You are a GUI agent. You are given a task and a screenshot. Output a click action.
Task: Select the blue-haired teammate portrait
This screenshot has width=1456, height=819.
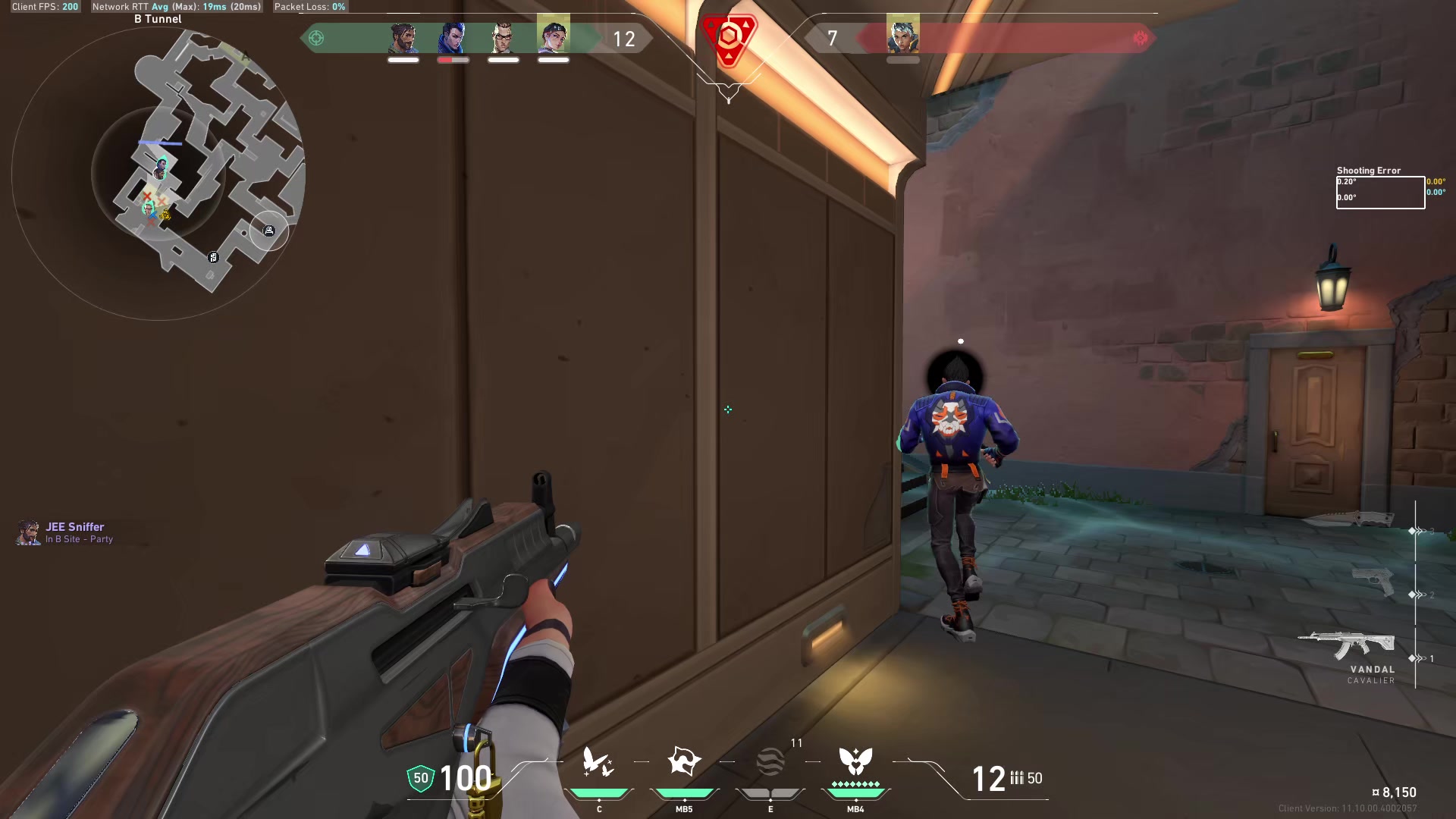pos(453,35)
